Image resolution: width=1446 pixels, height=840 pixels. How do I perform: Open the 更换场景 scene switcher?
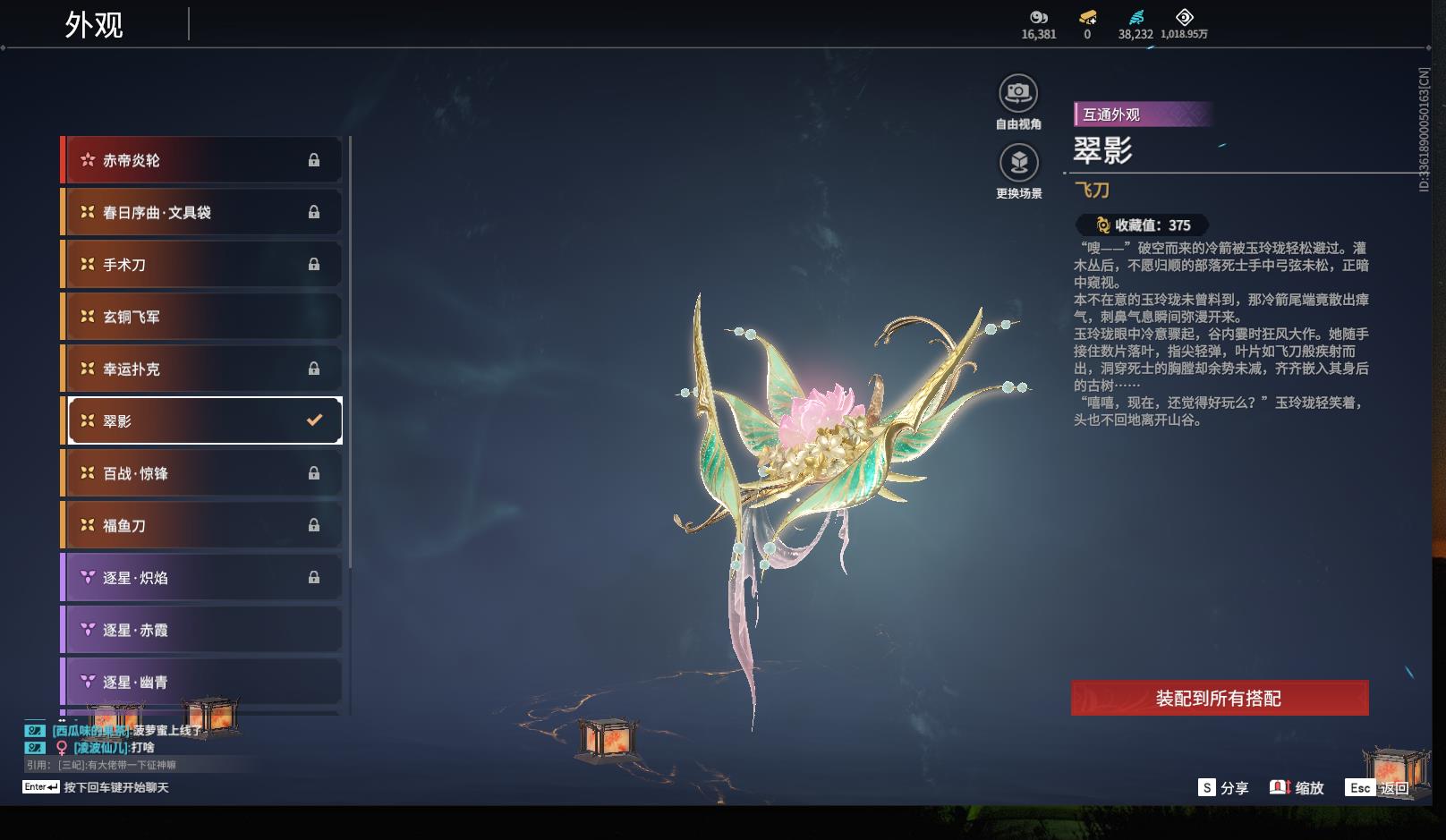coord(1018,163)
